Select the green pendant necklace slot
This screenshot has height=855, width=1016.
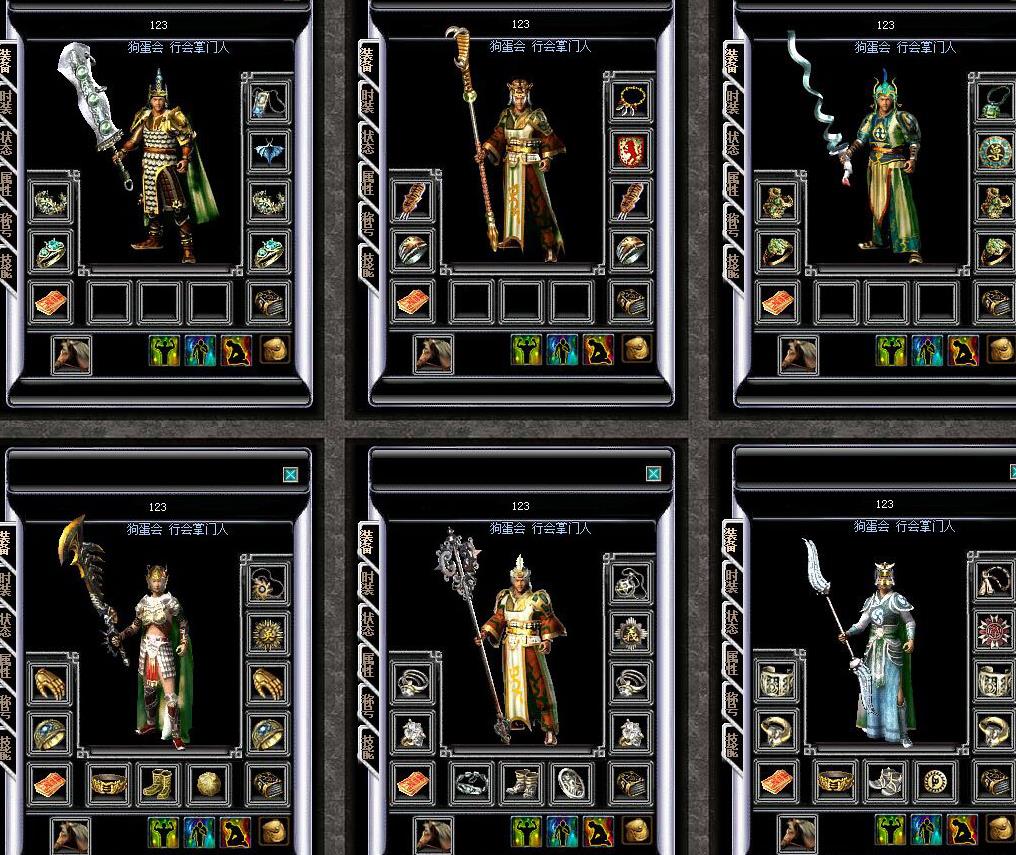point(994,100)
